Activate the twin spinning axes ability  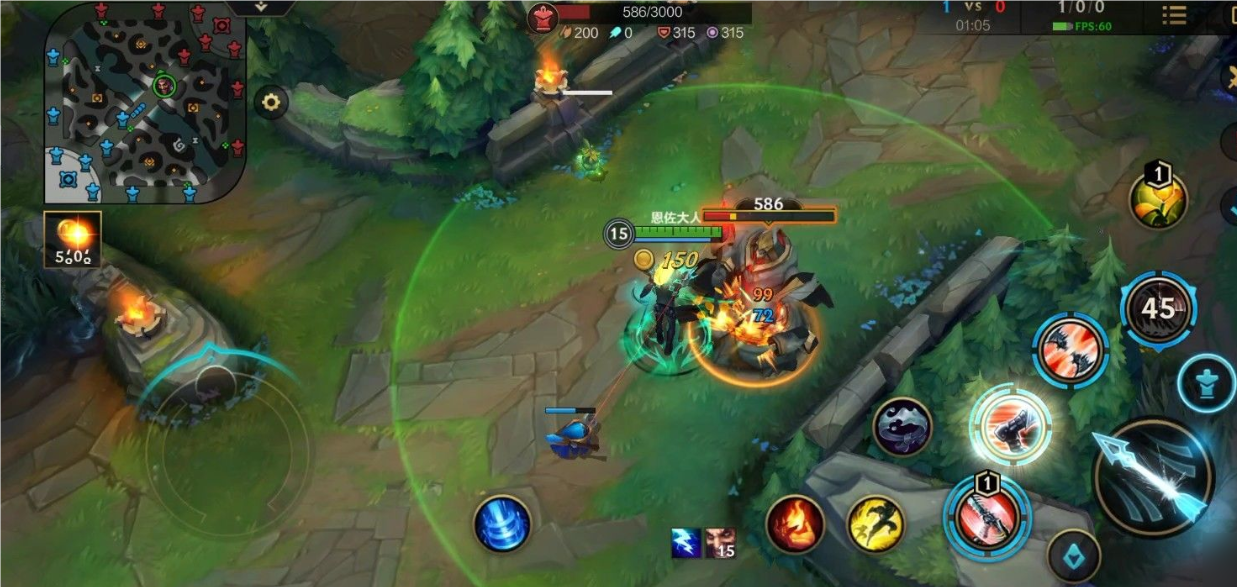point(1070,350)
